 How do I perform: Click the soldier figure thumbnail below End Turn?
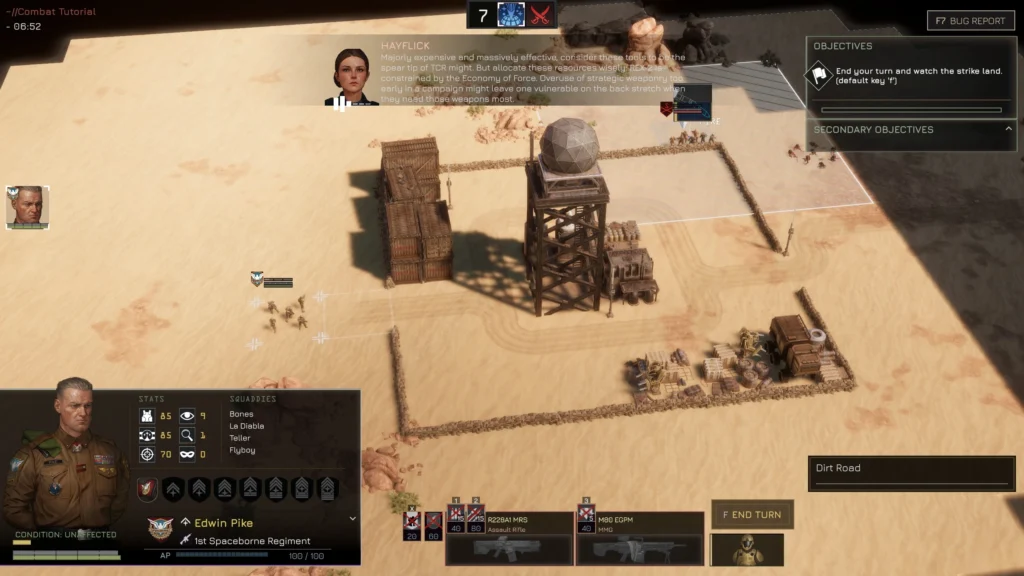click(746, 549)
